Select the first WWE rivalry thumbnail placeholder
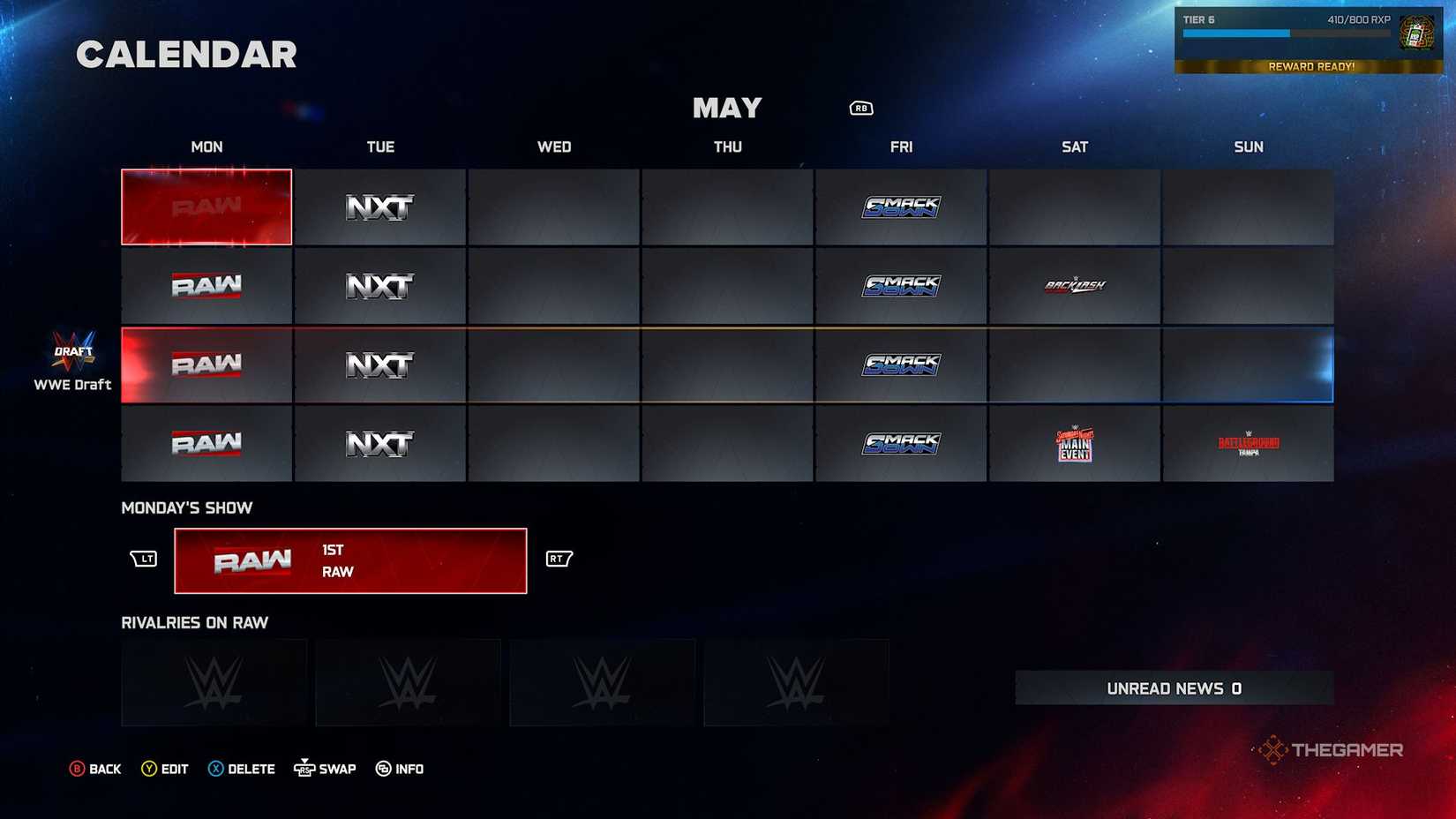The width and height of the screenshot is (1456, 819). pyautogui.click(x=214, y=681)
